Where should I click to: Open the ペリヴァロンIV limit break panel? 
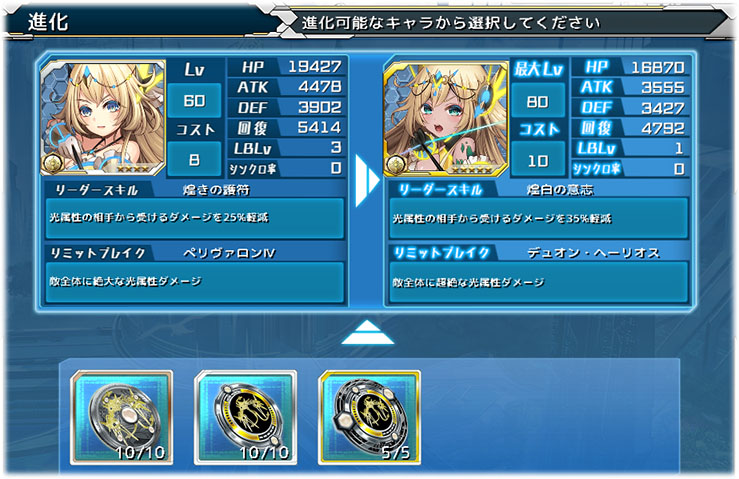pyautogui.click(x=195, y=273)
